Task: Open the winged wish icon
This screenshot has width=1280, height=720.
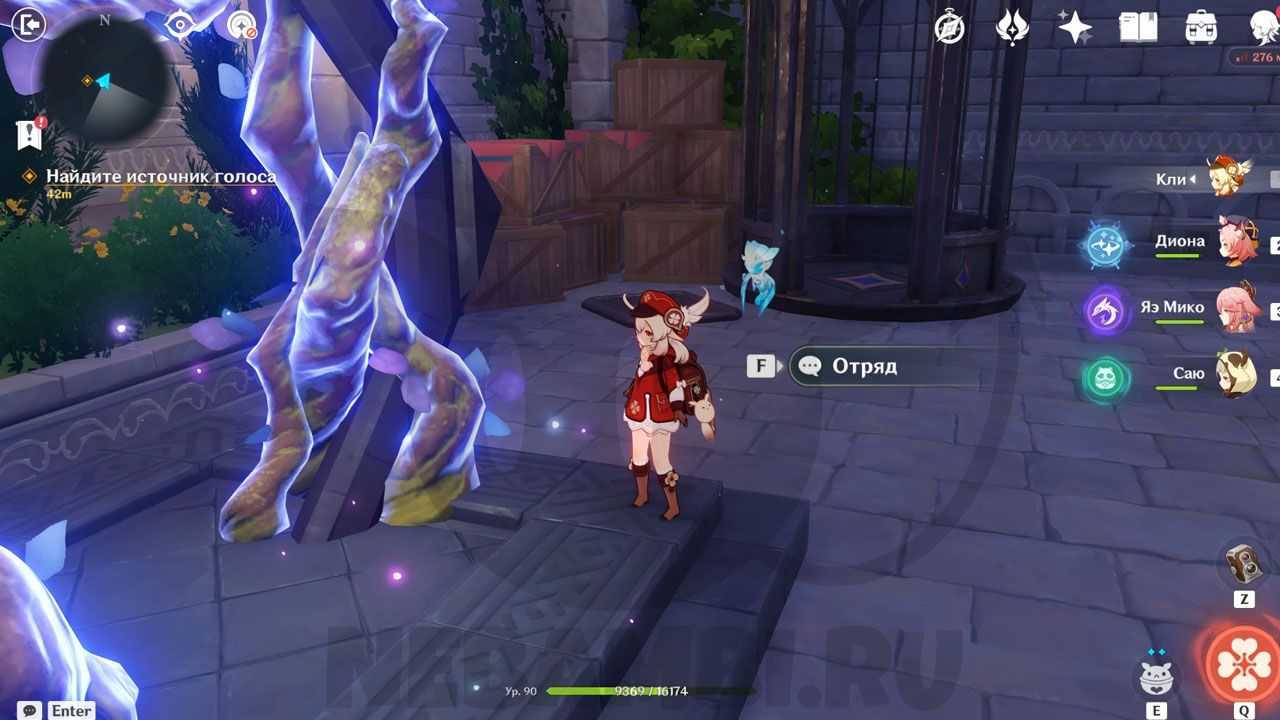Action: pos(1012,27)
